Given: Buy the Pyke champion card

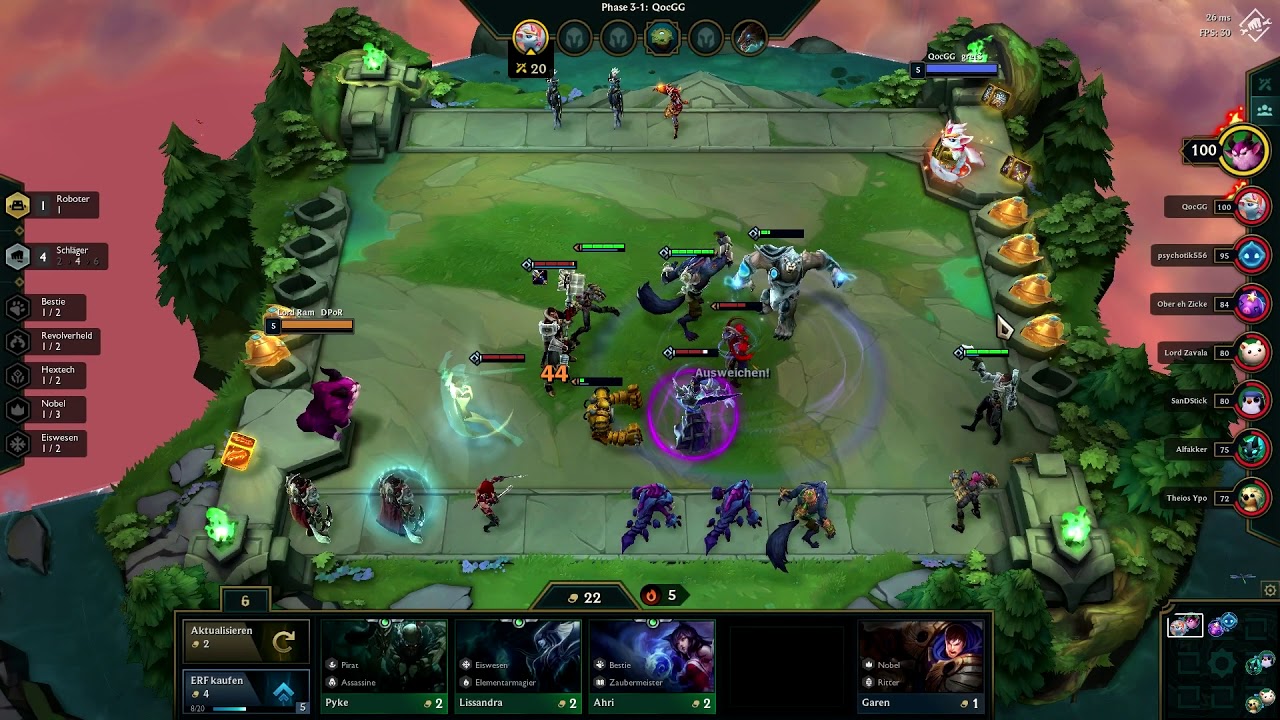Looking at the screenshot, I should tap(384, 666).
